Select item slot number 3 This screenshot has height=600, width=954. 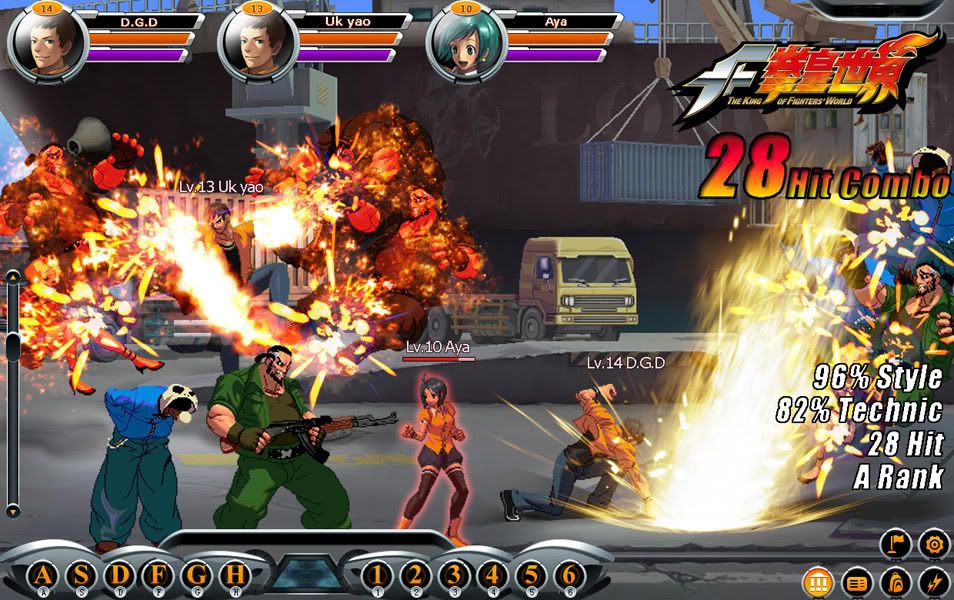tap(453, 575)
